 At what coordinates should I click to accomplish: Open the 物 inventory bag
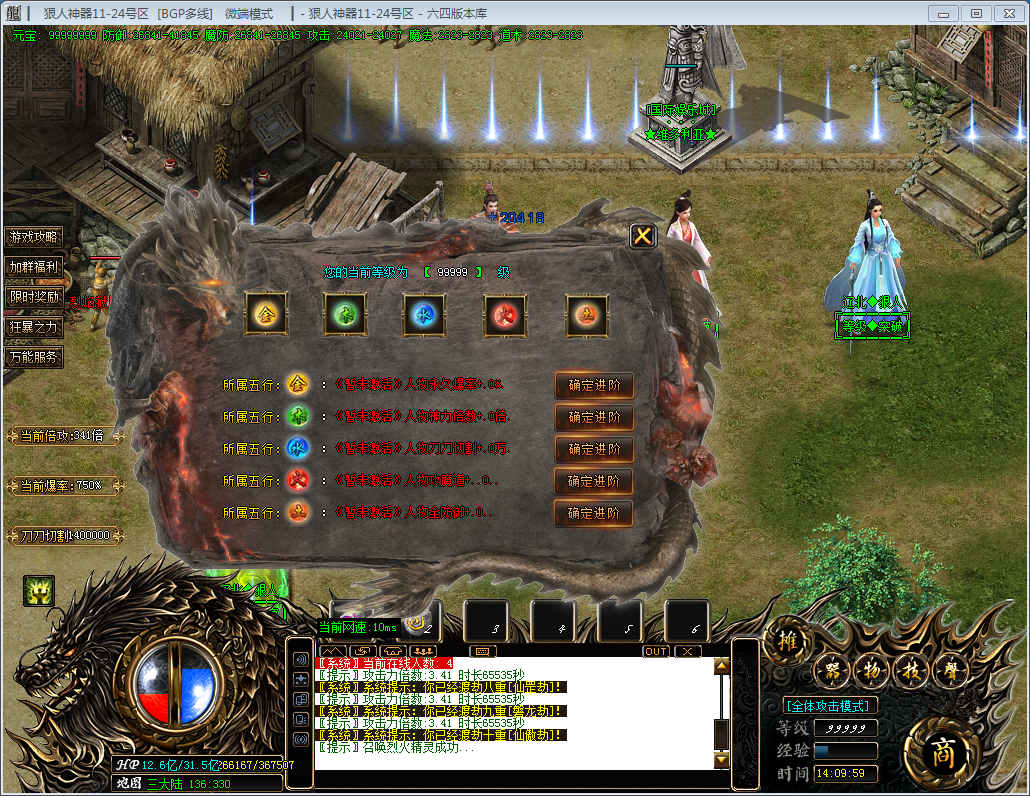(x=870, y=671)
